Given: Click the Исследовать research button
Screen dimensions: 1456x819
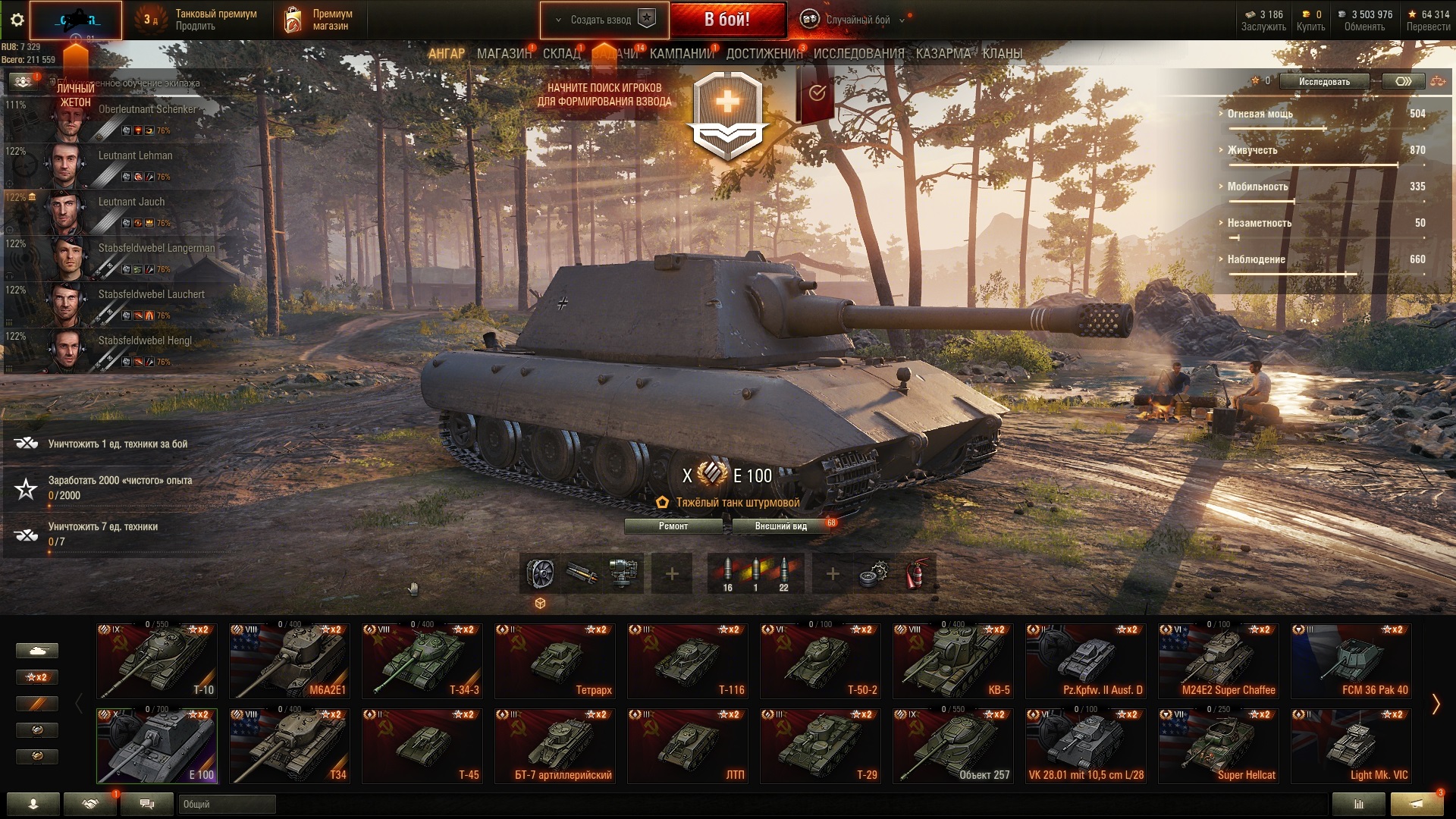Looking at the screenshot, I should 1323,81.
